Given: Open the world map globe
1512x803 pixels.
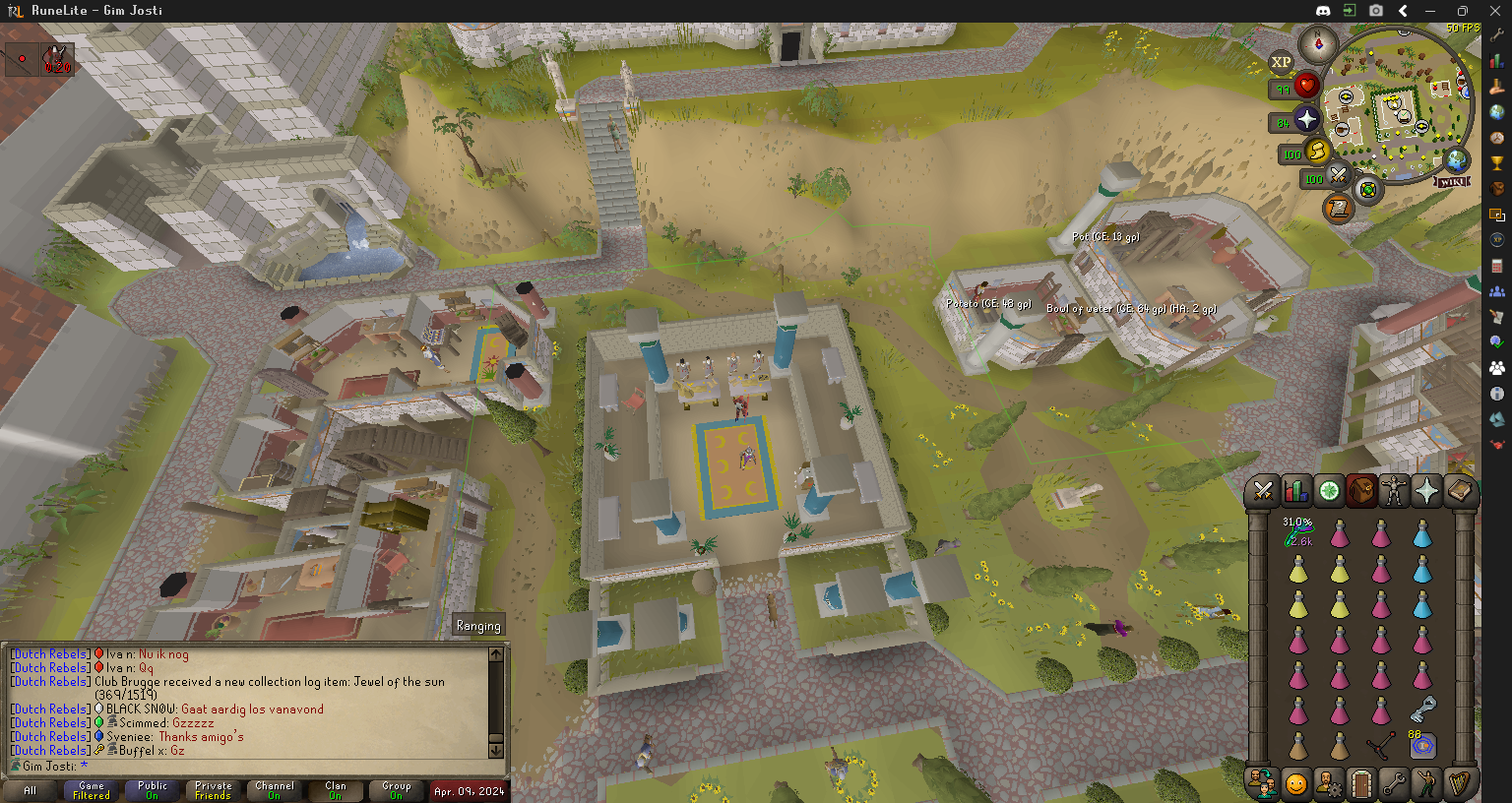Looking at the screenshot, I should tap(1456, 158).
